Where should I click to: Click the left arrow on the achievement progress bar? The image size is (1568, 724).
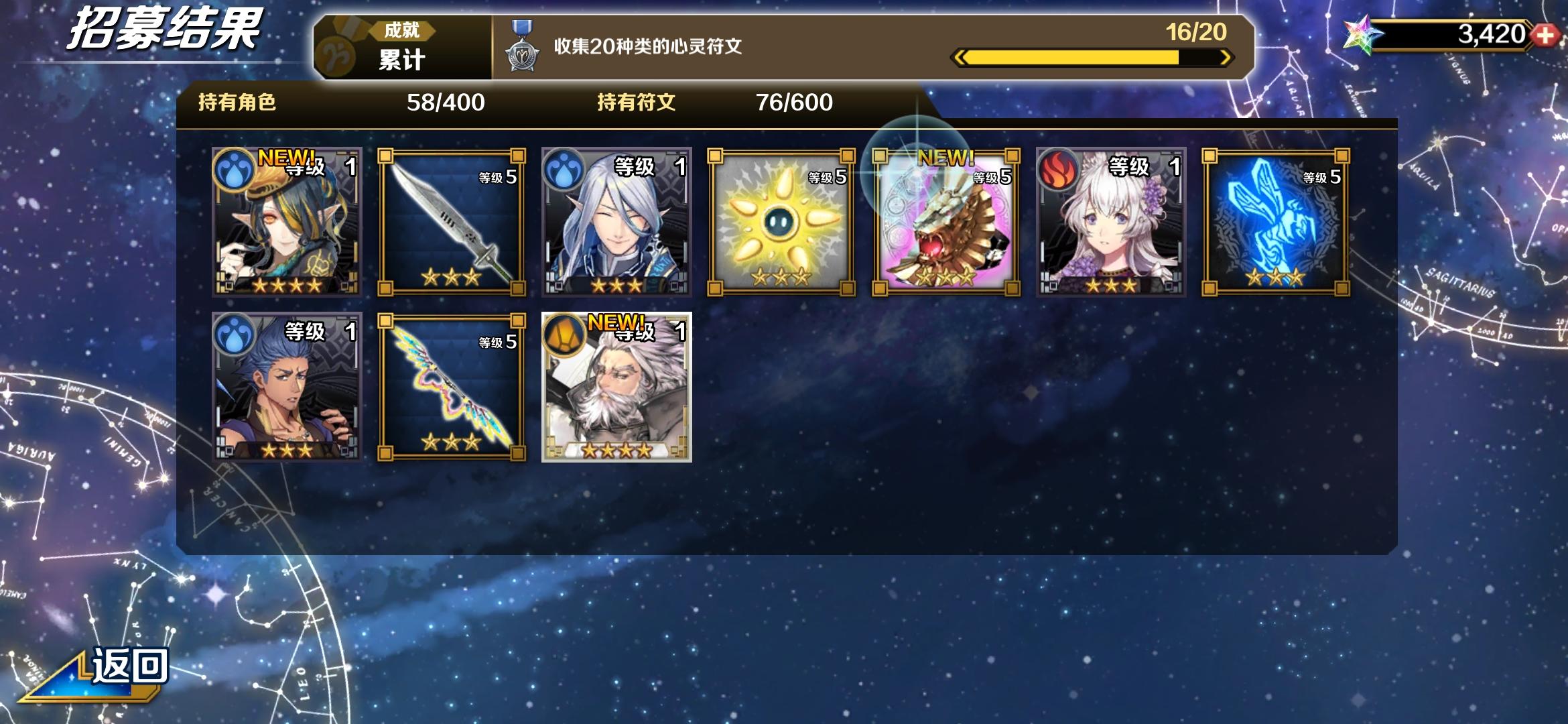click(961, 58)
